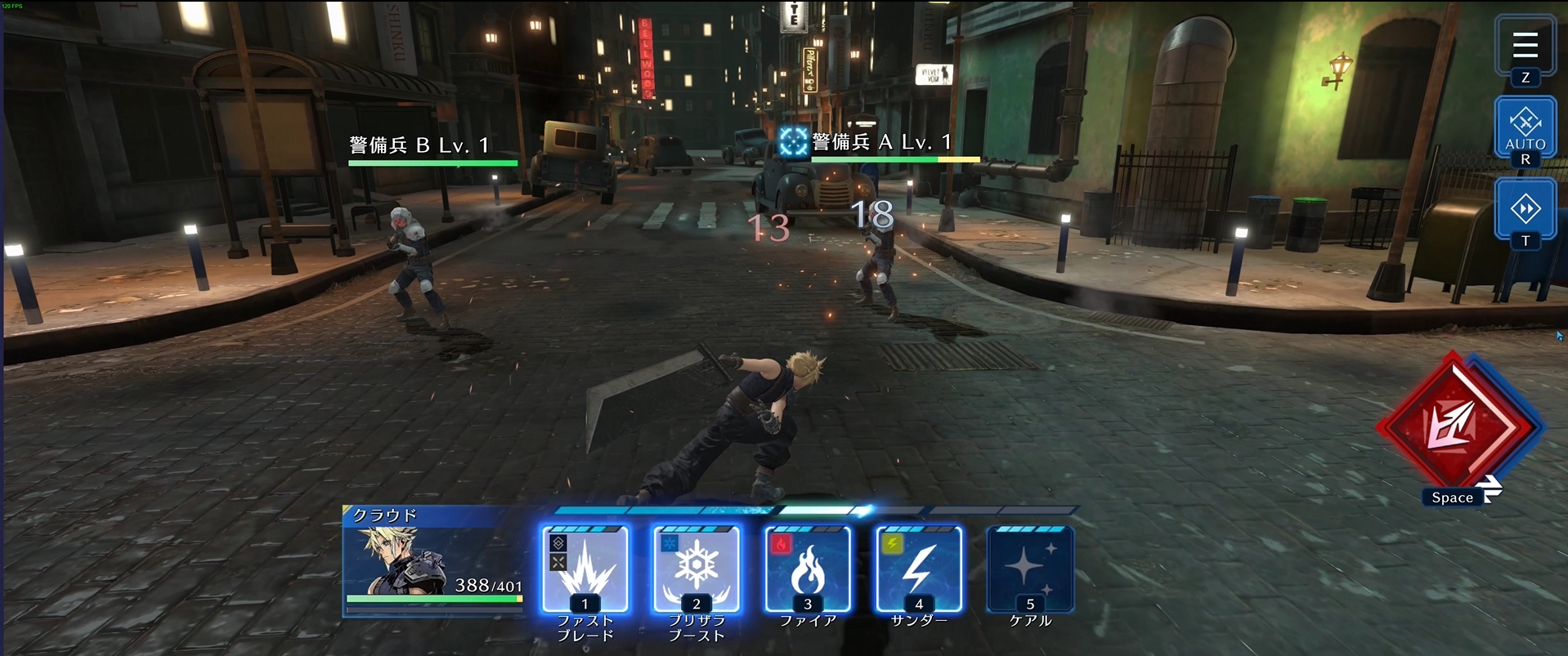Screen dimensions: 1568x656
Task: Target enemy 警備兵 B nameplate
Action: tap(420, 145)
